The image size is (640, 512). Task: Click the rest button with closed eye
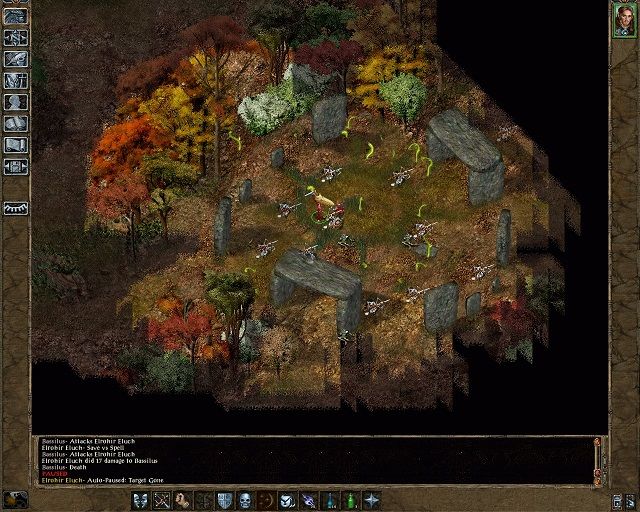[15, 208]
